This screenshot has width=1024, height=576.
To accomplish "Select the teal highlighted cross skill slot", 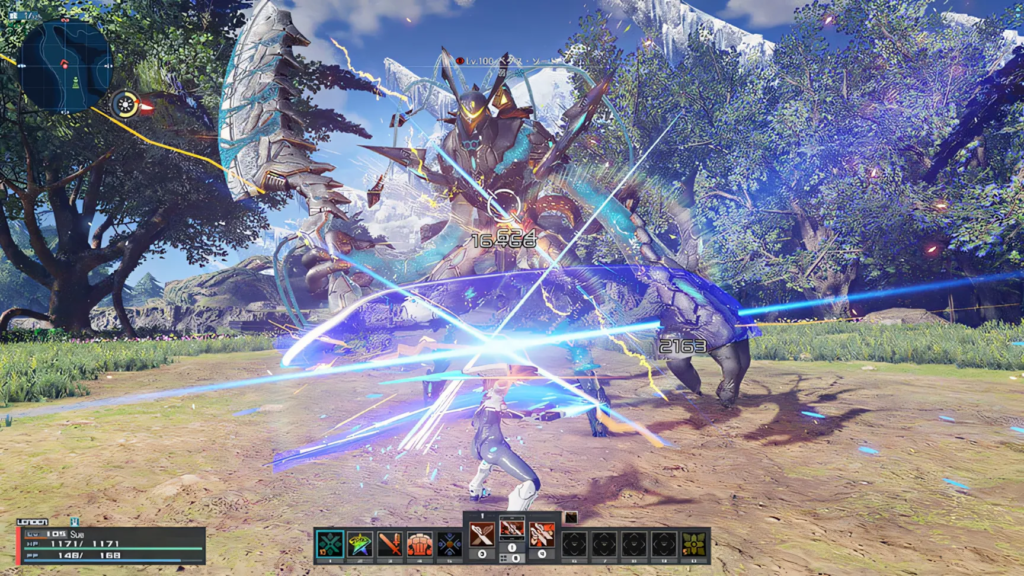I will click(x=329, y=544).
